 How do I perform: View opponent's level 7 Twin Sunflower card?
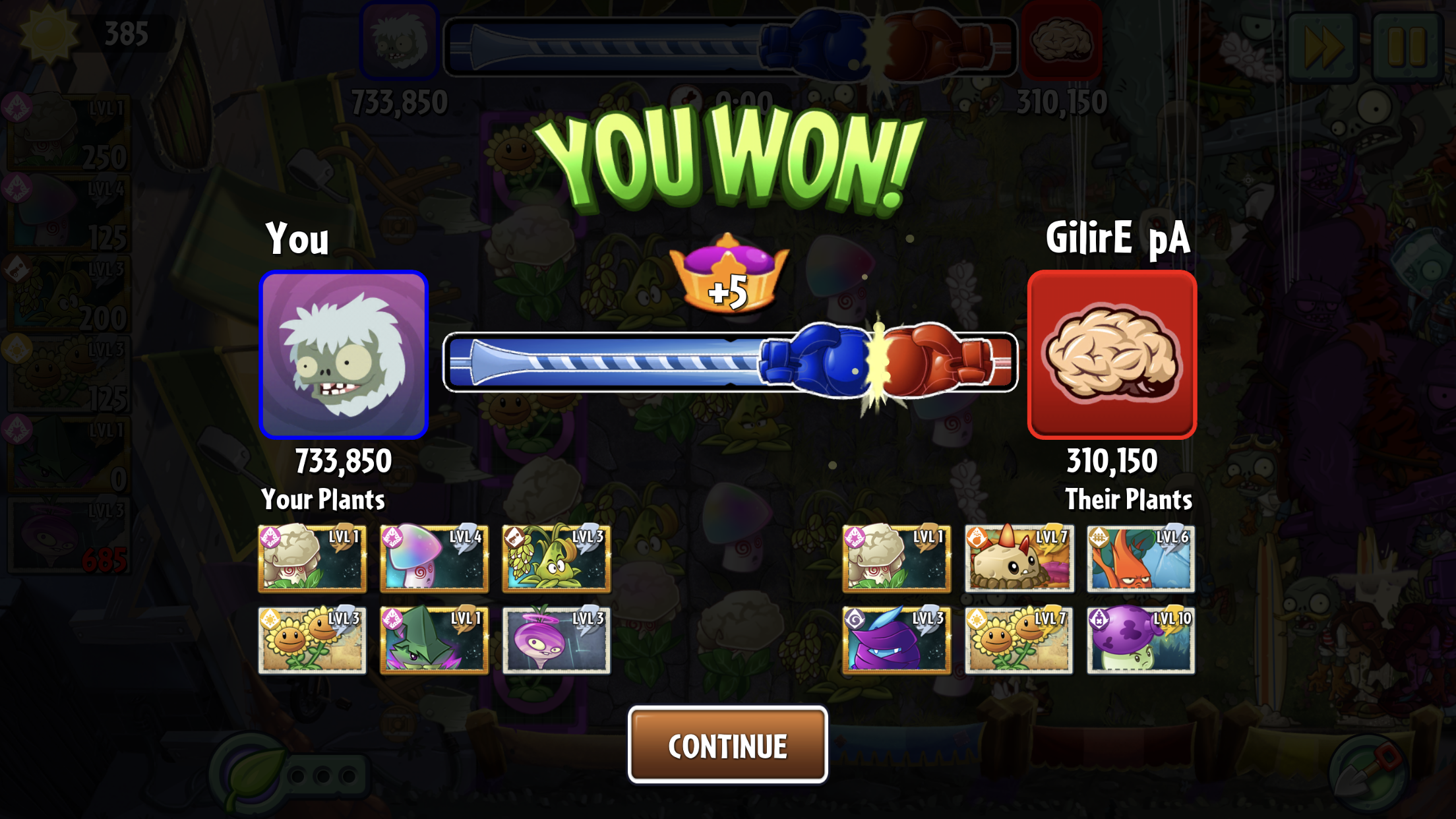point(1019,640)
